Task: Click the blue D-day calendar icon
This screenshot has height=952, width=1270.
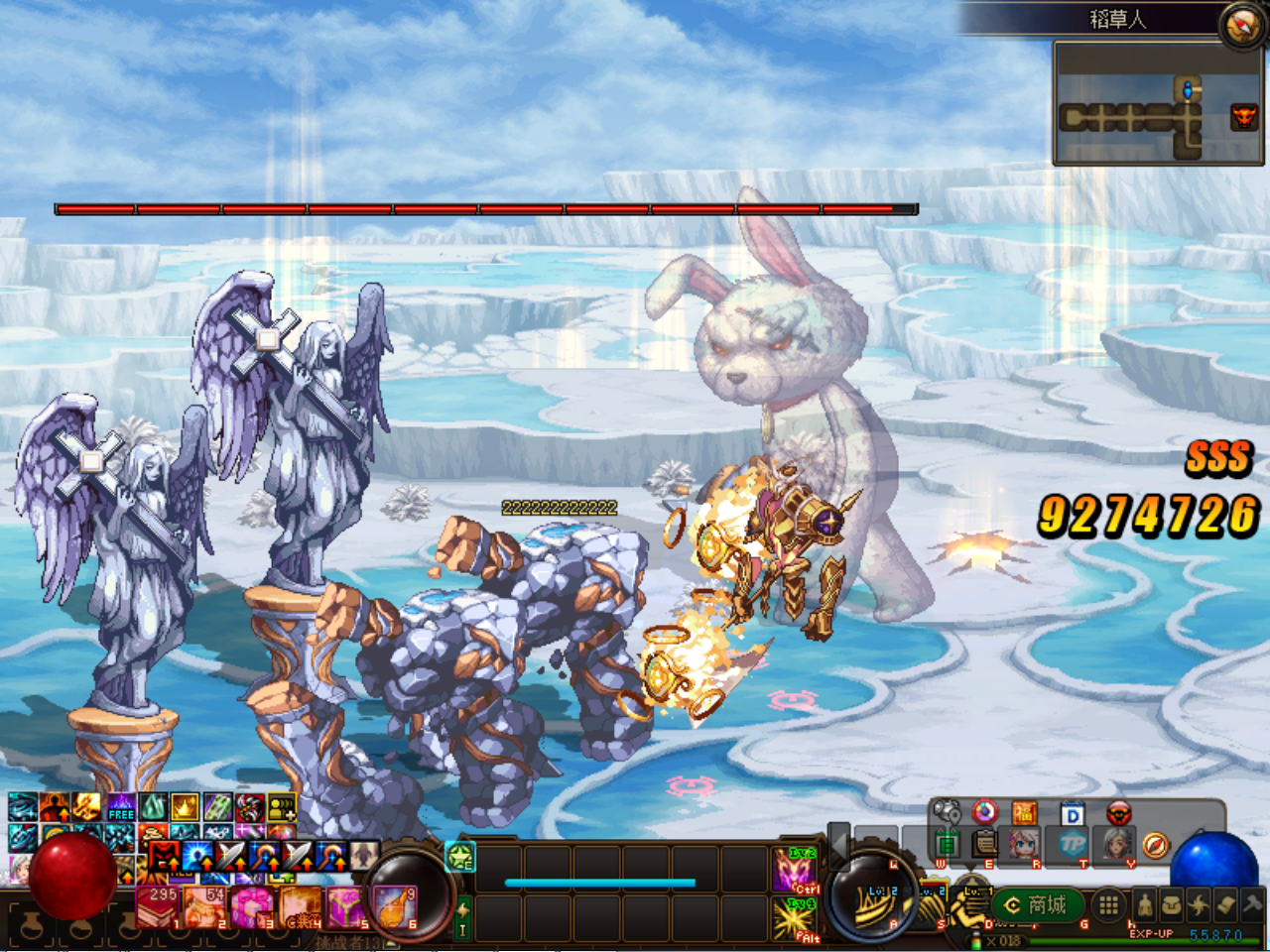Action: tap(1072, 811)
